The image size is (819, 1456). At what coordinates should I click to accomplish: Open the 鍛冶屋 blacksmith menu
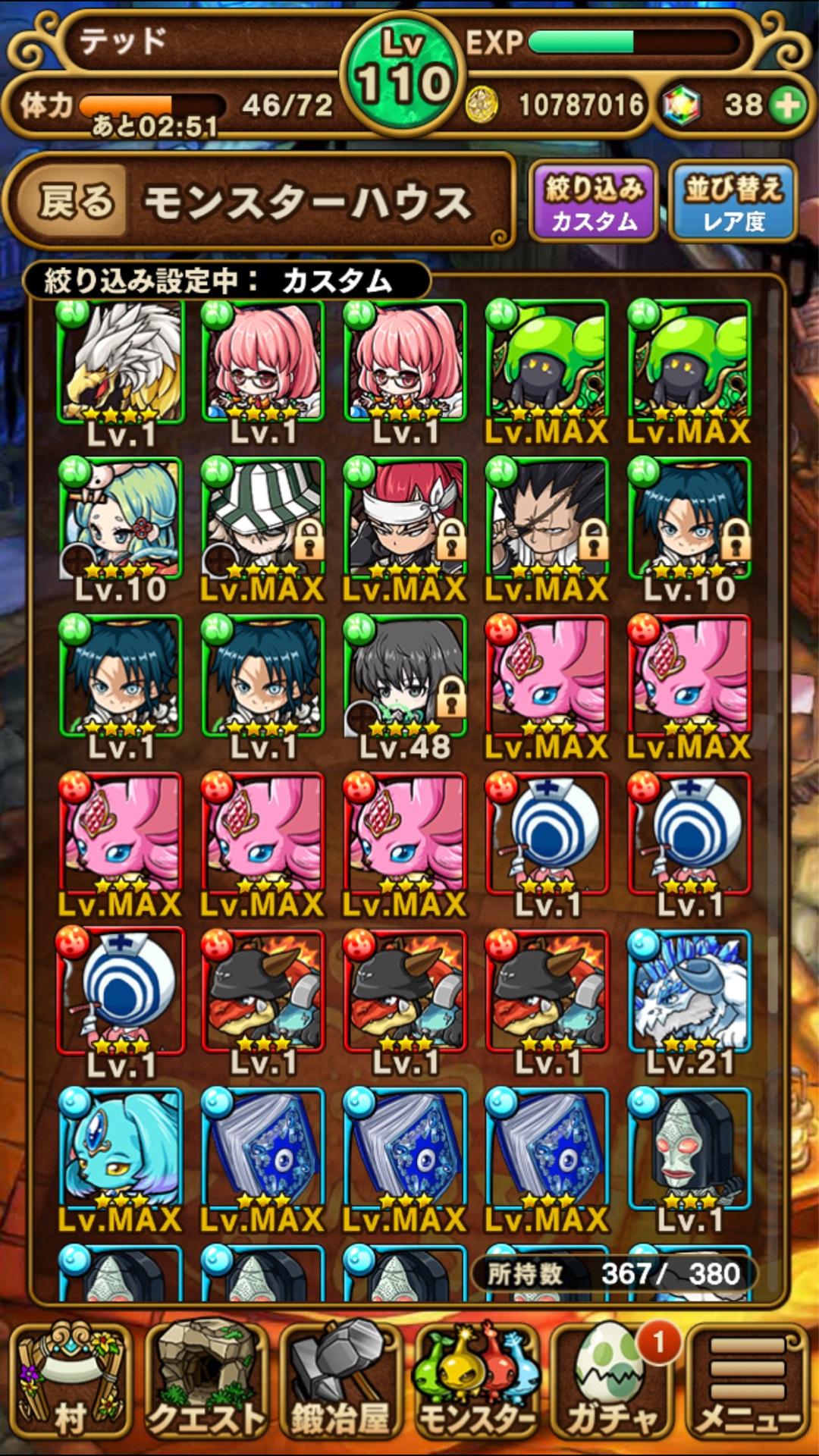[340, 1382]
